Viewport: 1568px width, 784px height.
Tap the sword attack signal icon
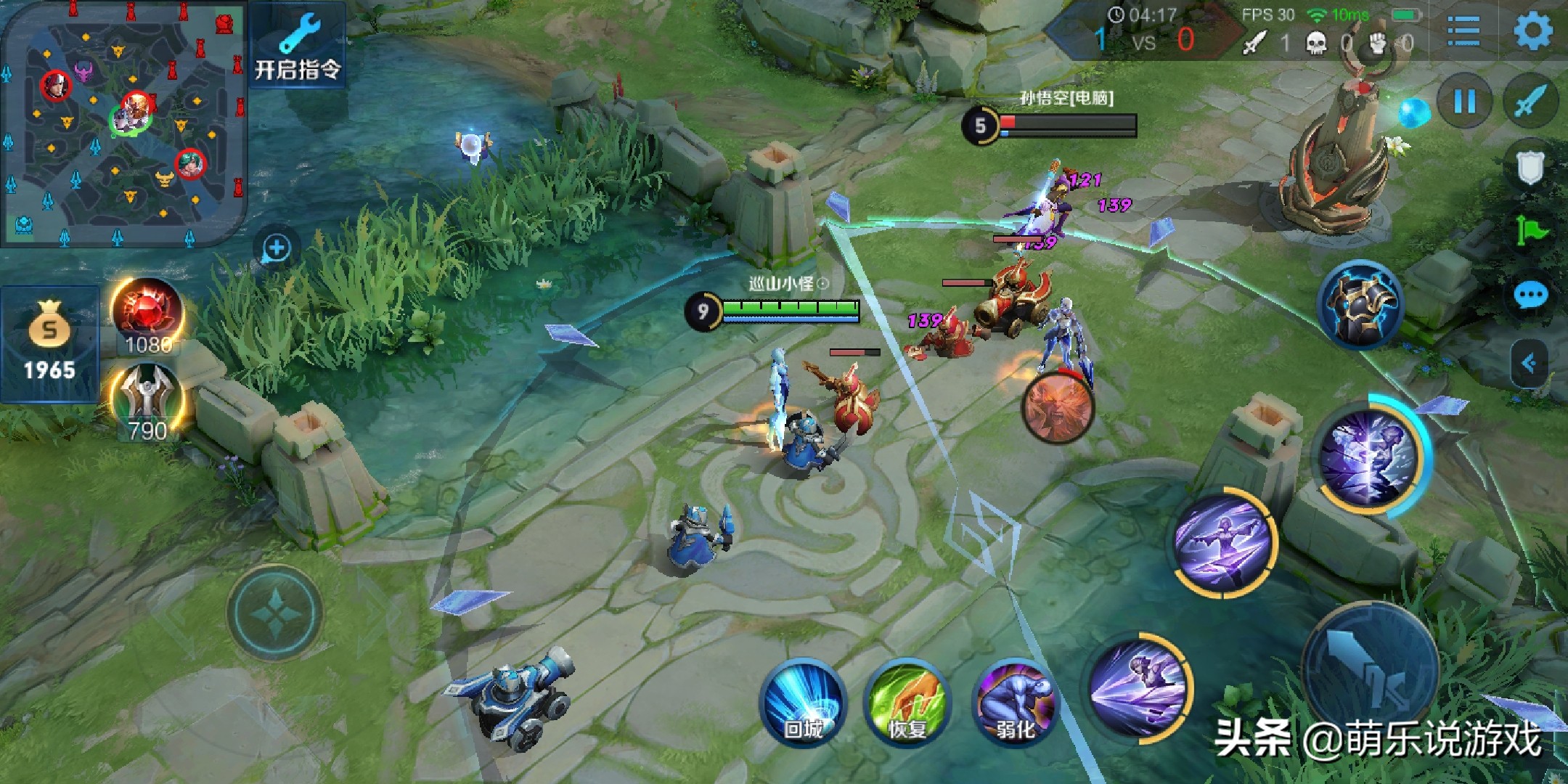[x=1530, y=101]
